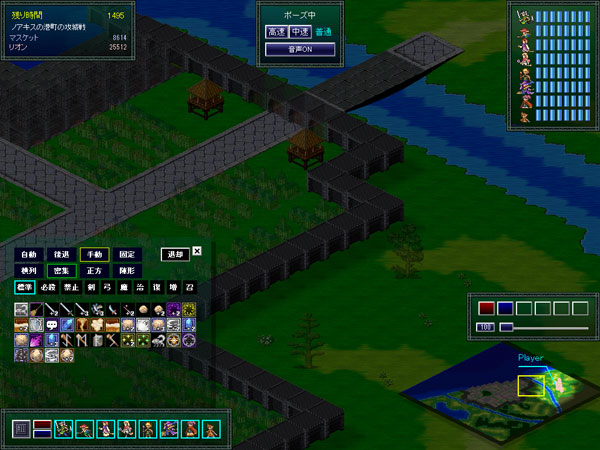Switch to the 標準 (standard) skill tab
Screen dimensions: 600x450
(23, 288)
